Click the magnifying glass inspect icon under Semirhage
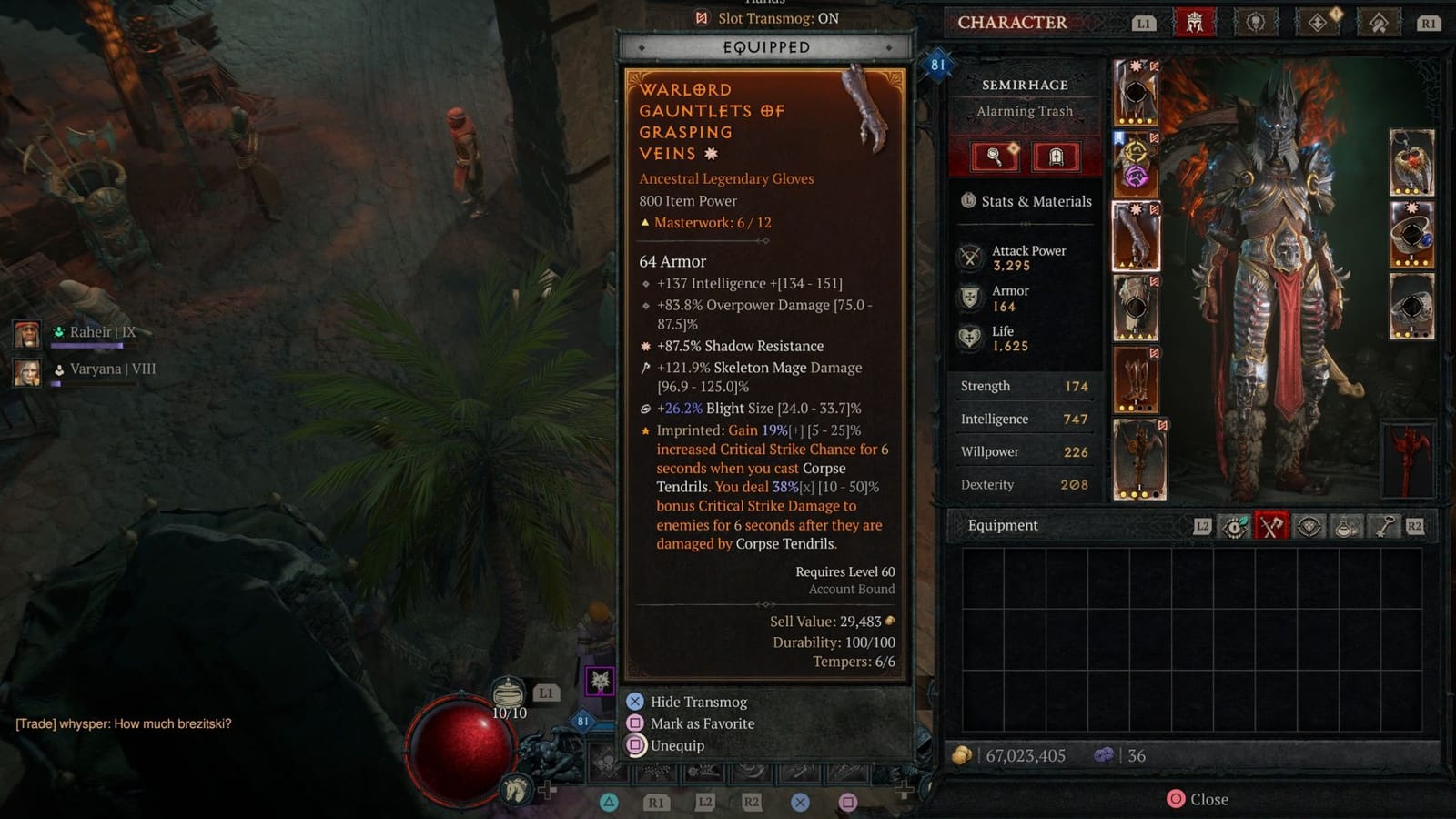This screenshot has height=819, width=1456. point(996,157)
